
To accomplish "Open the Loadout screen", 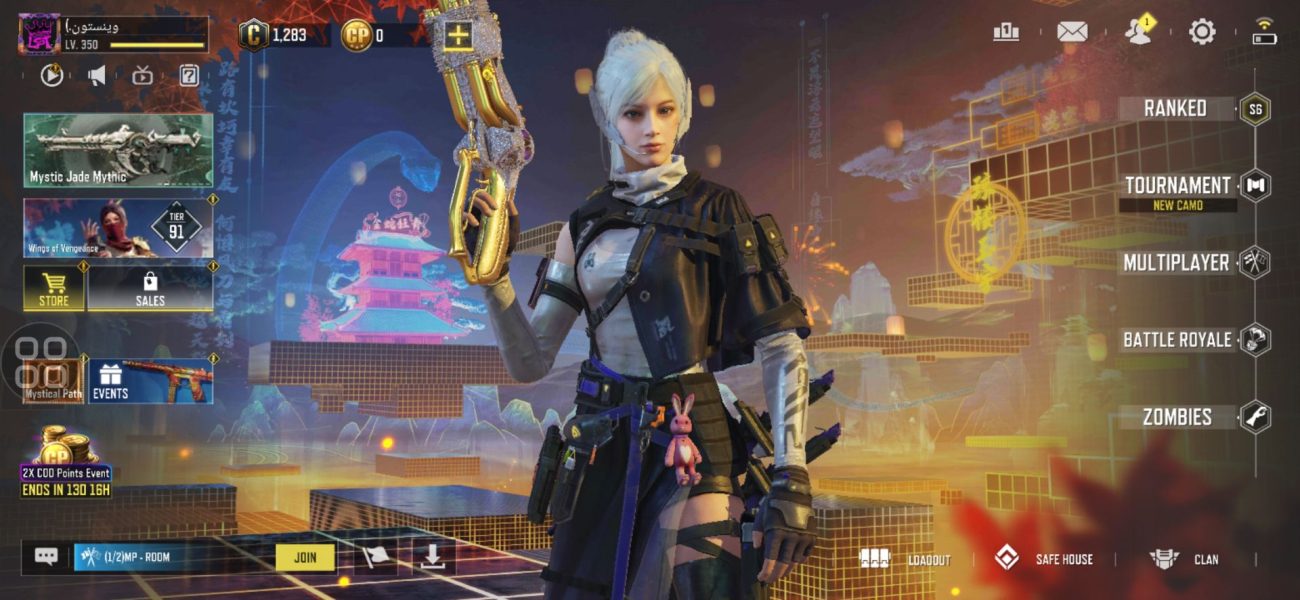I will coord(905,559).
